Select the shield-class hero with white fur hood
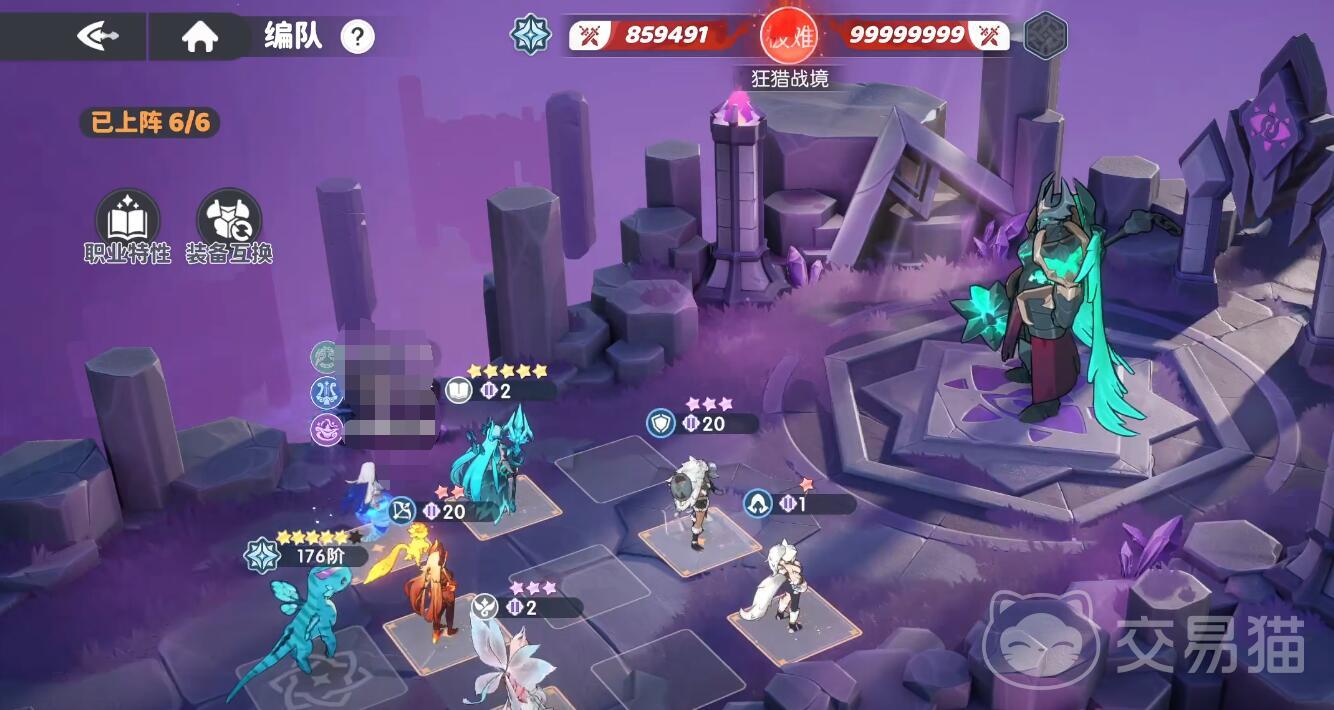1334x710 pixels. tap(692, 500)
